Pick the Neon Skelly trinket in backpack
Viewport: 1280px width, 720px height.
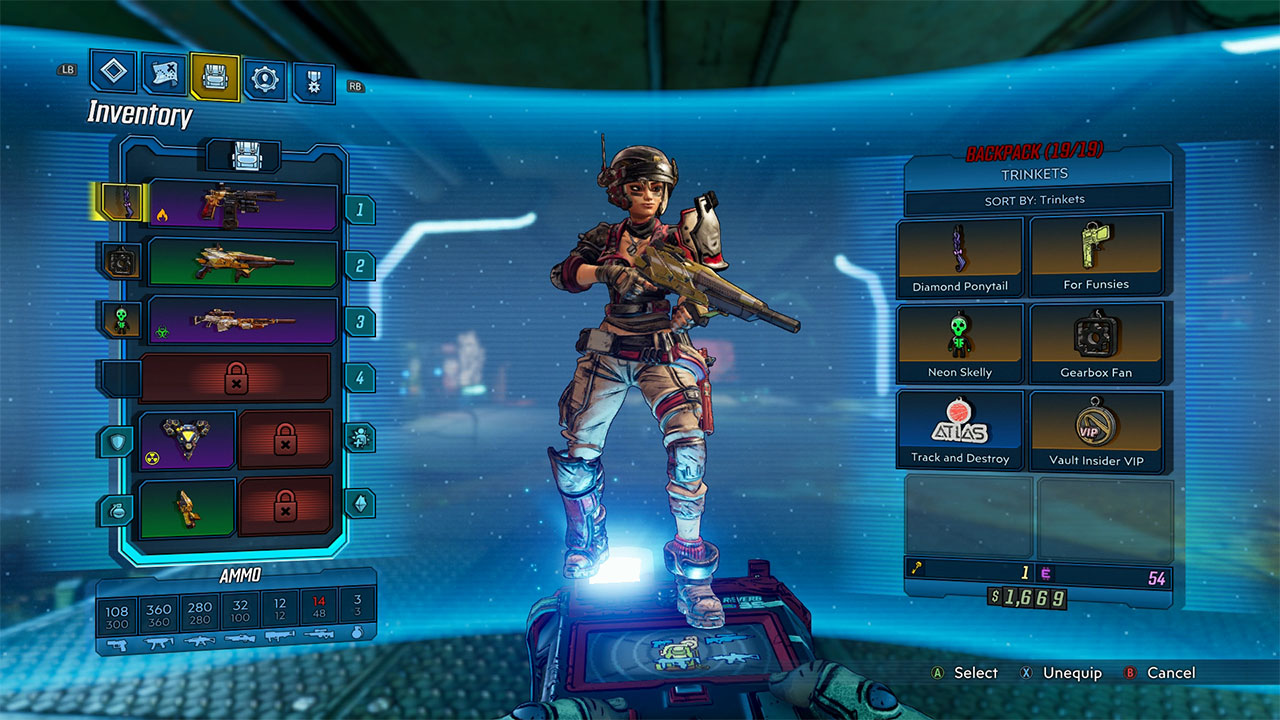coord(960,344)
